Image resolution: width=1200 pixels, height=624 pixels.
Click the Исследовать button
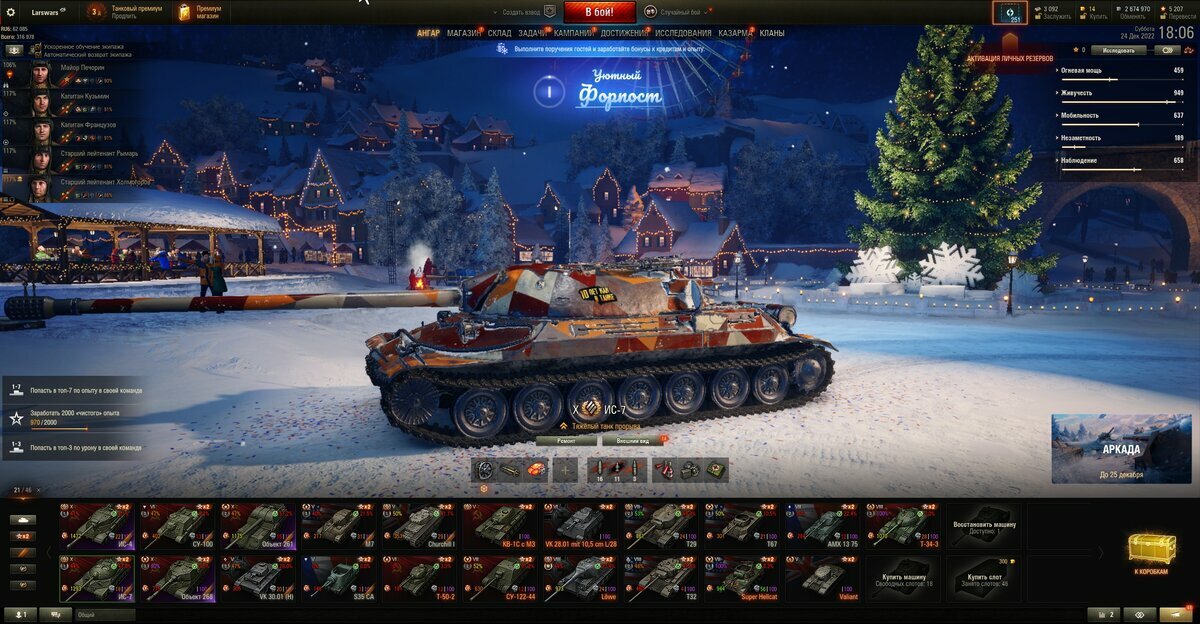click(x=1118, y=49)
